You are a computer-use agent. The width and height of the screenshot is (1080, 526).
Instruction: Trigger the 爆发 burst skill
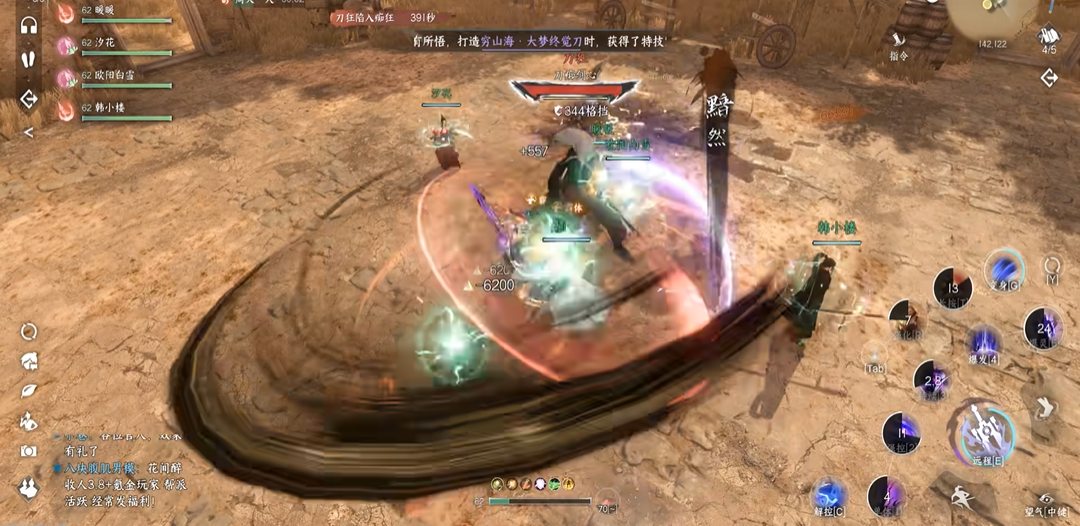coord(986,343)
